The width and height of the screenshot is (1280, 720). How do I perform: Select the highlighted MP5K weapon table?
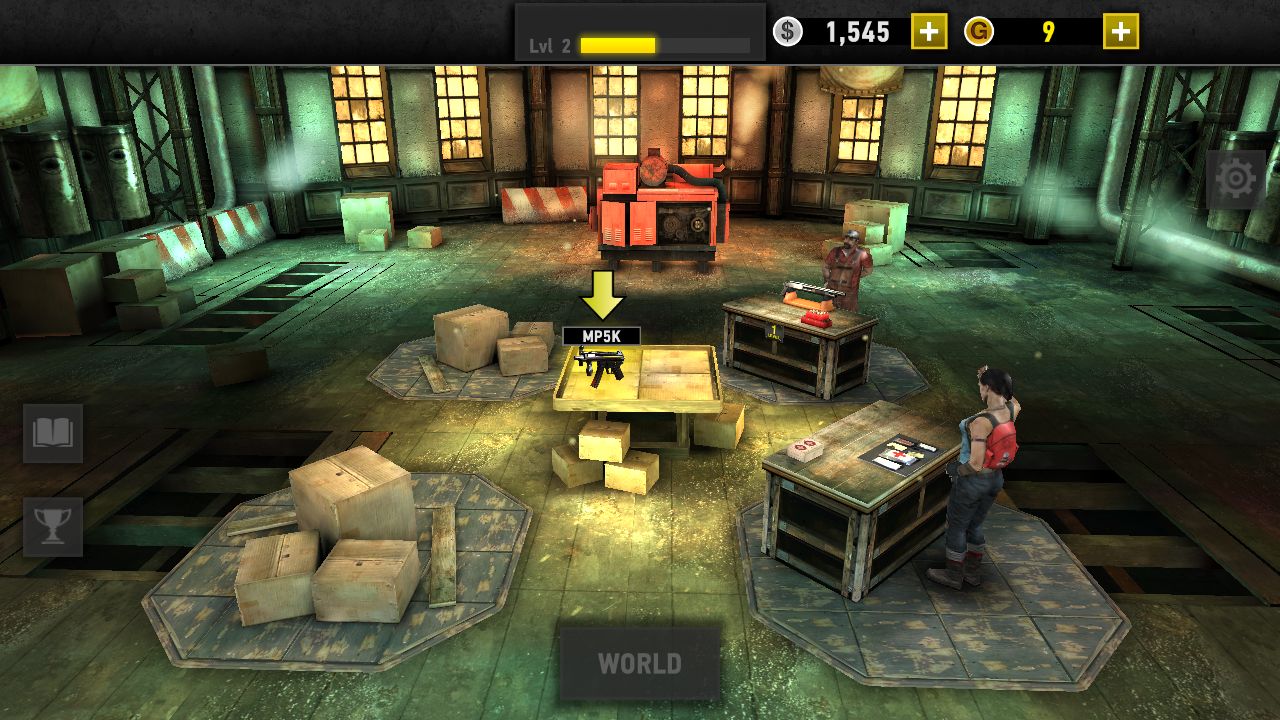[x=637, y=377]
